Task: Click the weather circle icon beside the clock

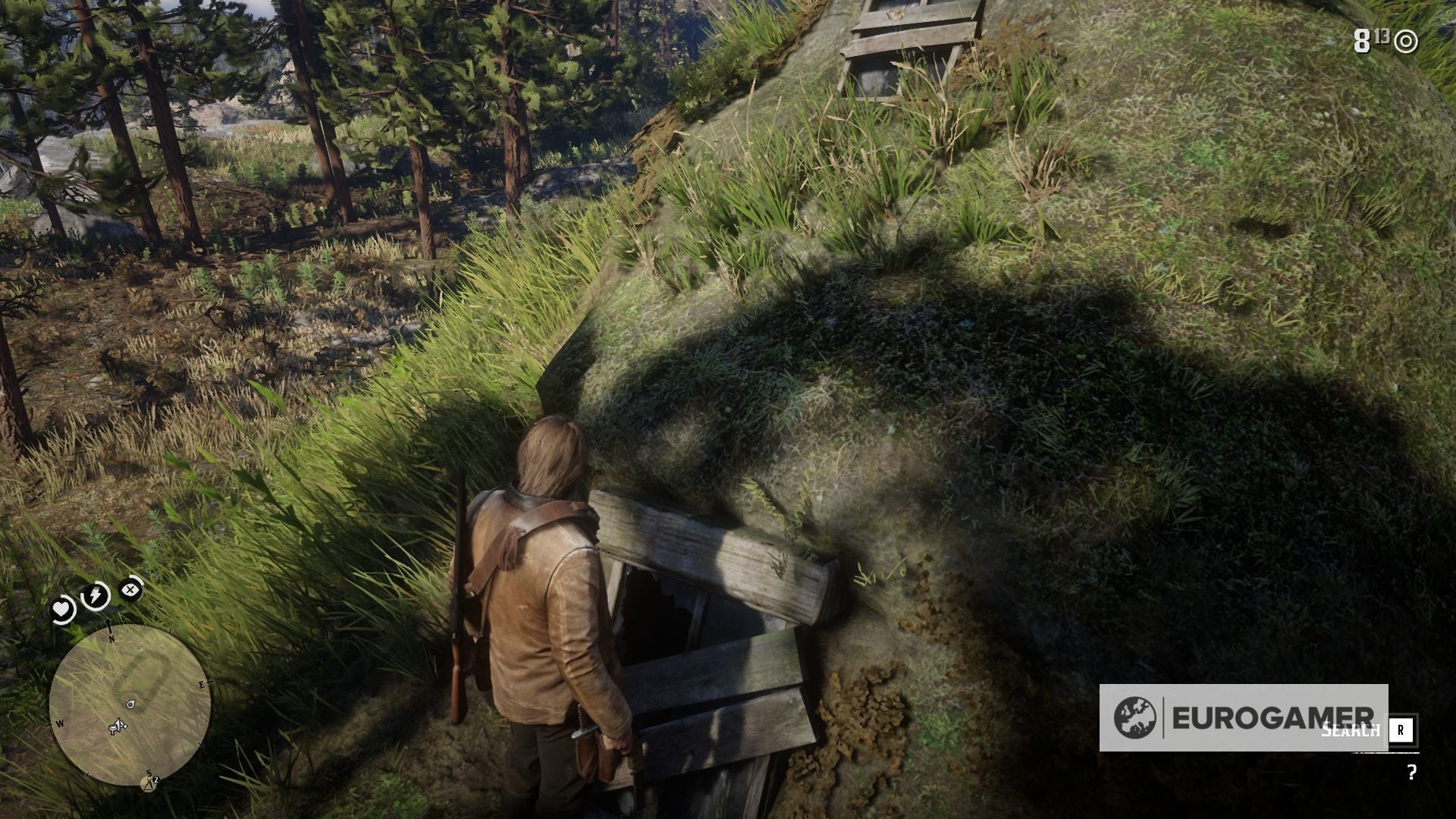Action: 1406,42
